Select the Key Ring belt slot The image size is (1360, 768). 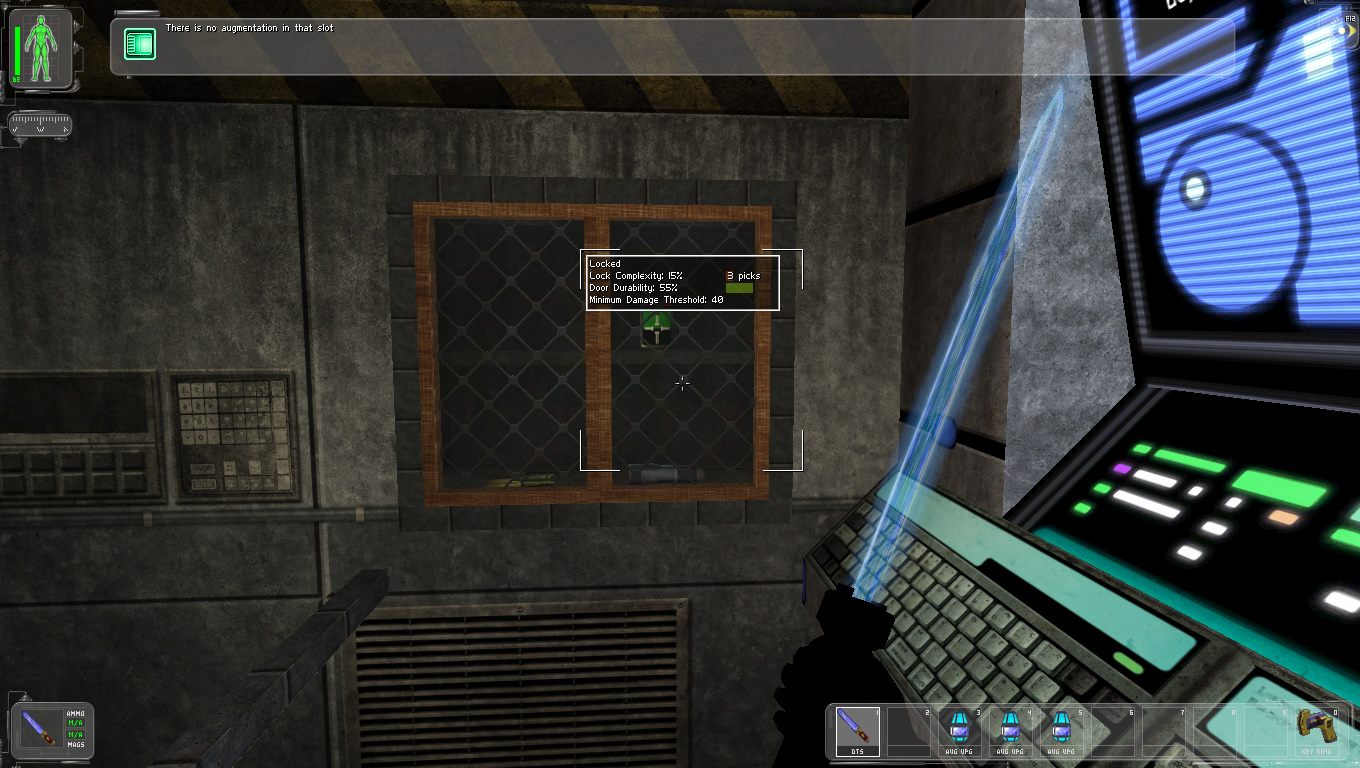pyautogui.click(x=1317, y=731)
